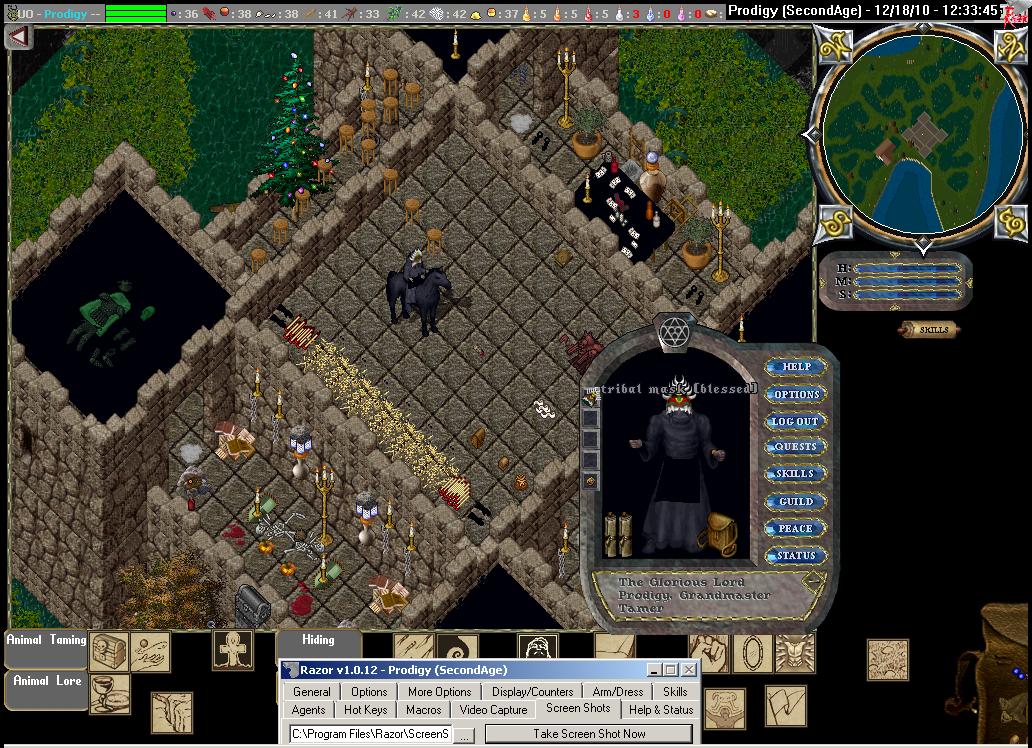Activate the Hiding skill button
Viewport: 1032px width, 748px height.
point(318,641)
